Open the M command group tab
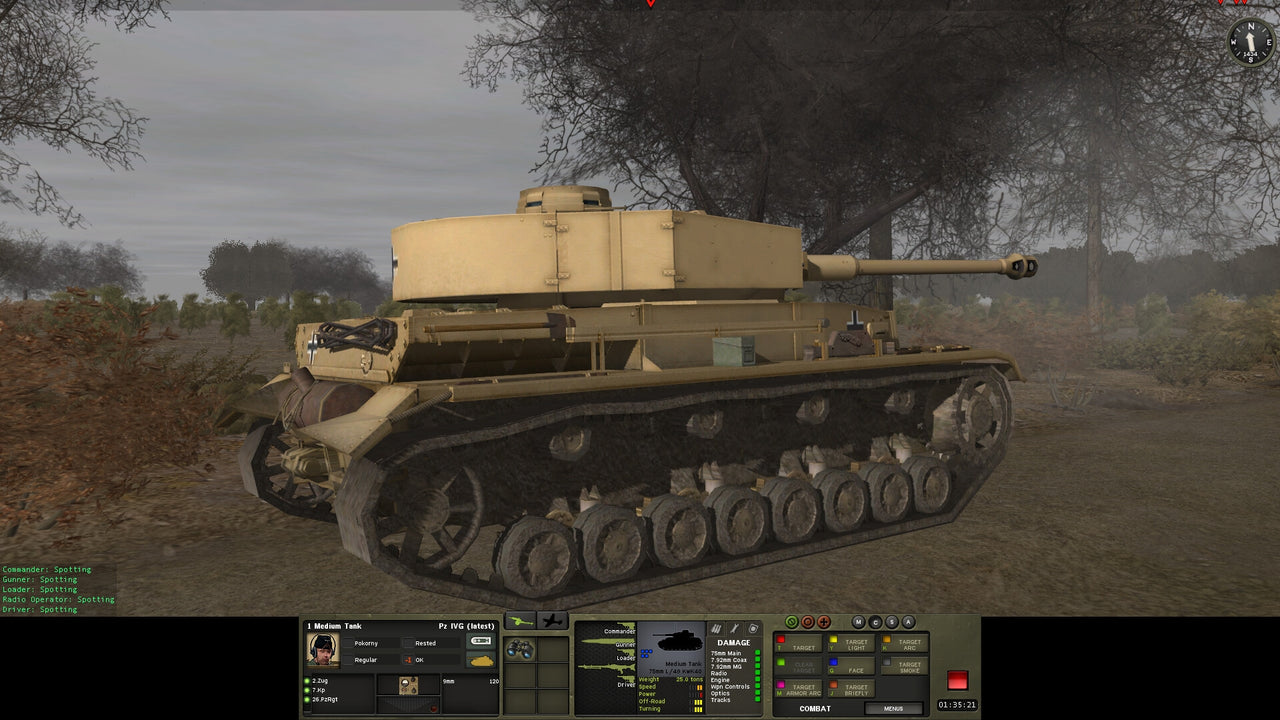The image size is (1280, 720). (858, 622)
